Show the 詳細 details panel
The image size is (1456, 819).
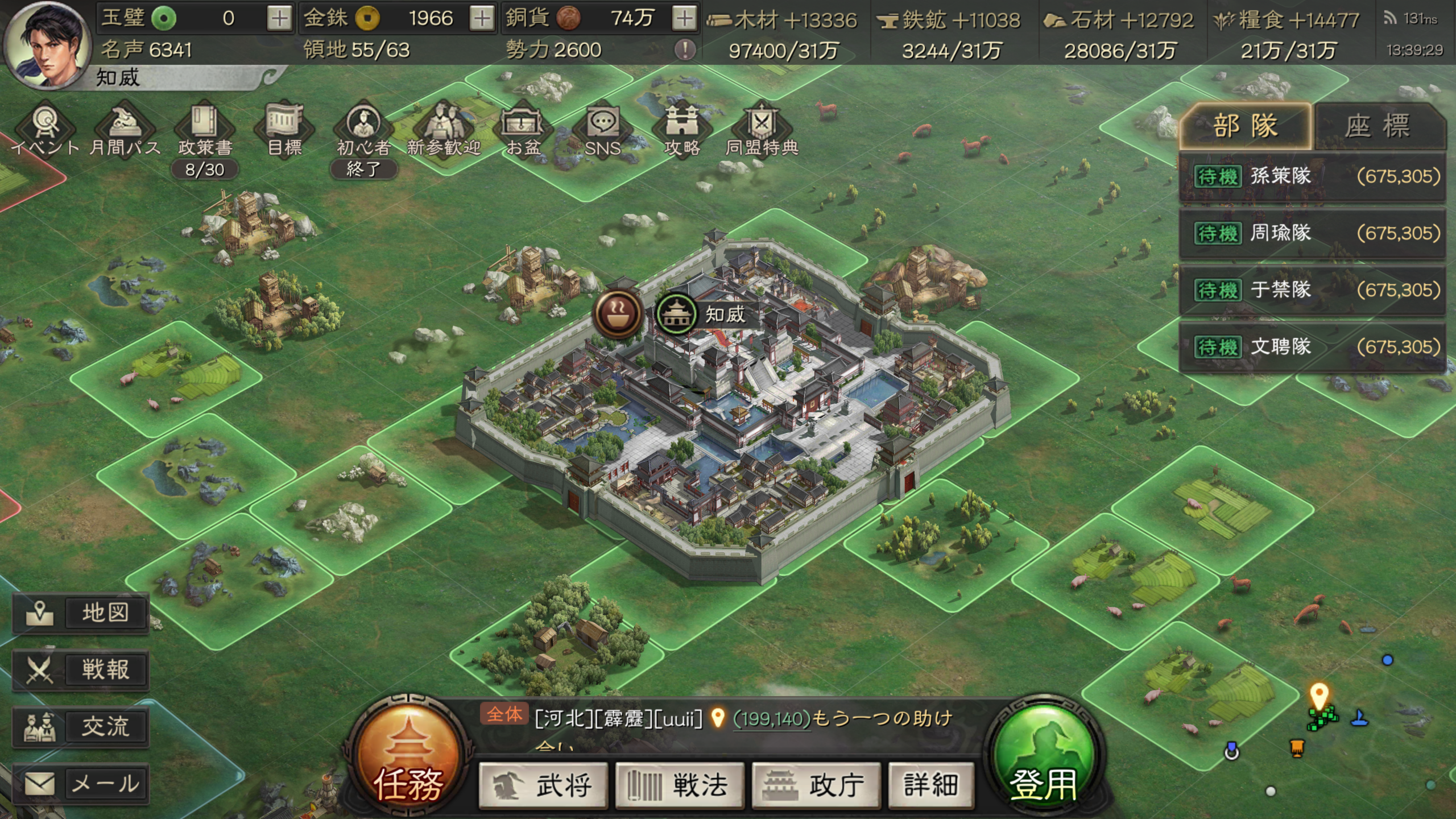pyautogui.click(x=931, y=785)
